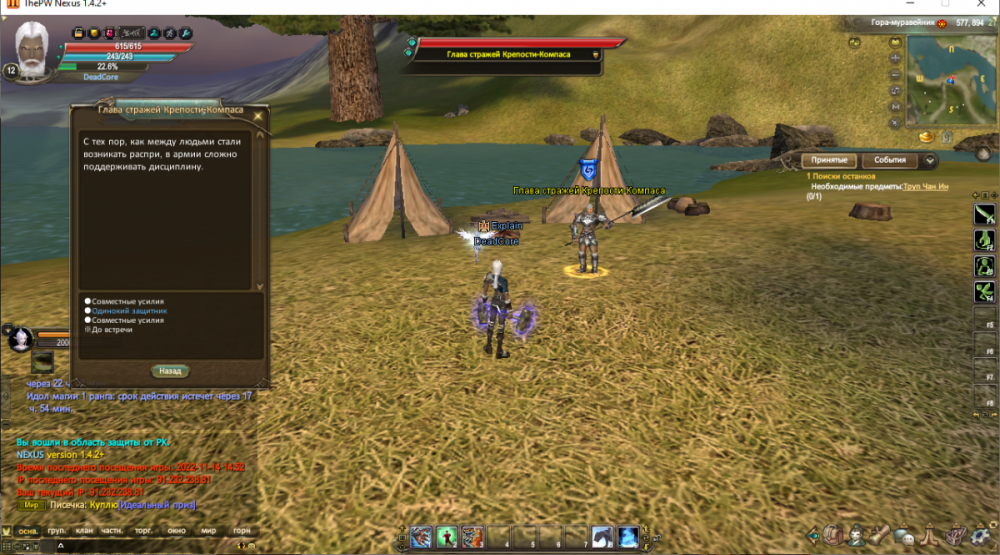The width and height of the screenshot is (1000, 555).
Task: Collapse the quest tracker with the arrow button
Action: click(930, 160)
